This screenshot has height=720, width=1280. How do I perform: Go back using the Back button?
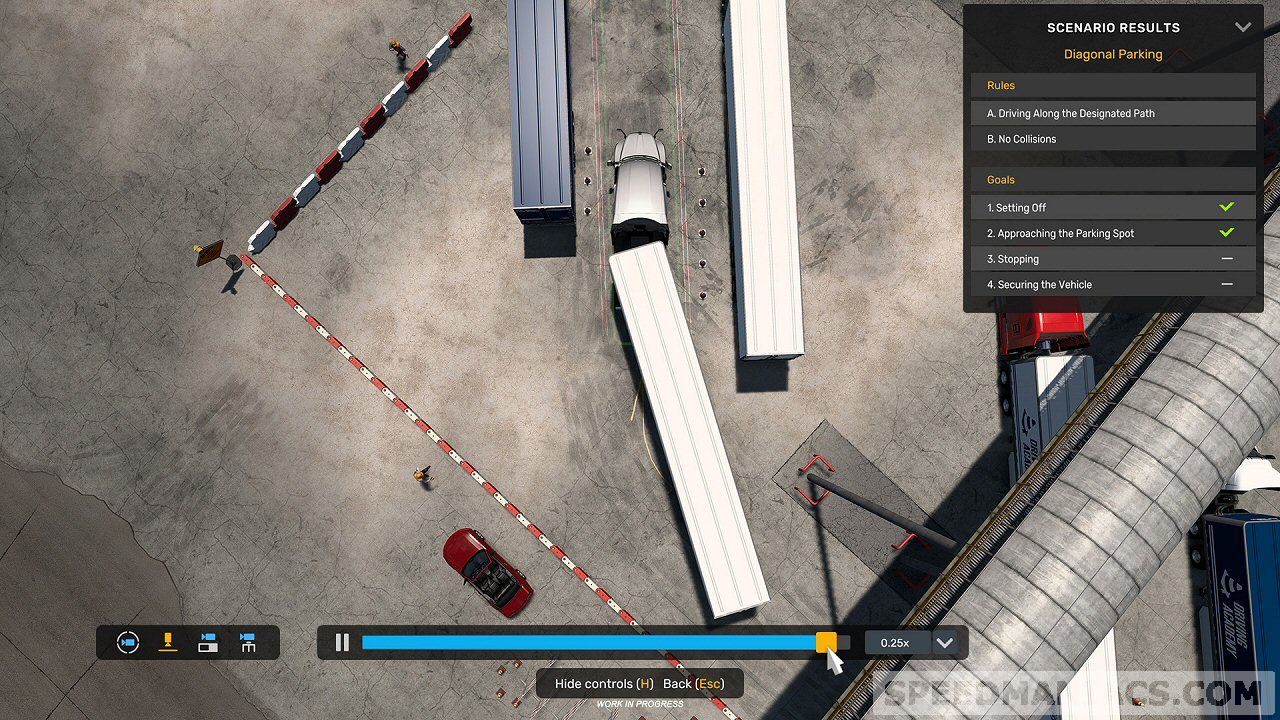693,683
